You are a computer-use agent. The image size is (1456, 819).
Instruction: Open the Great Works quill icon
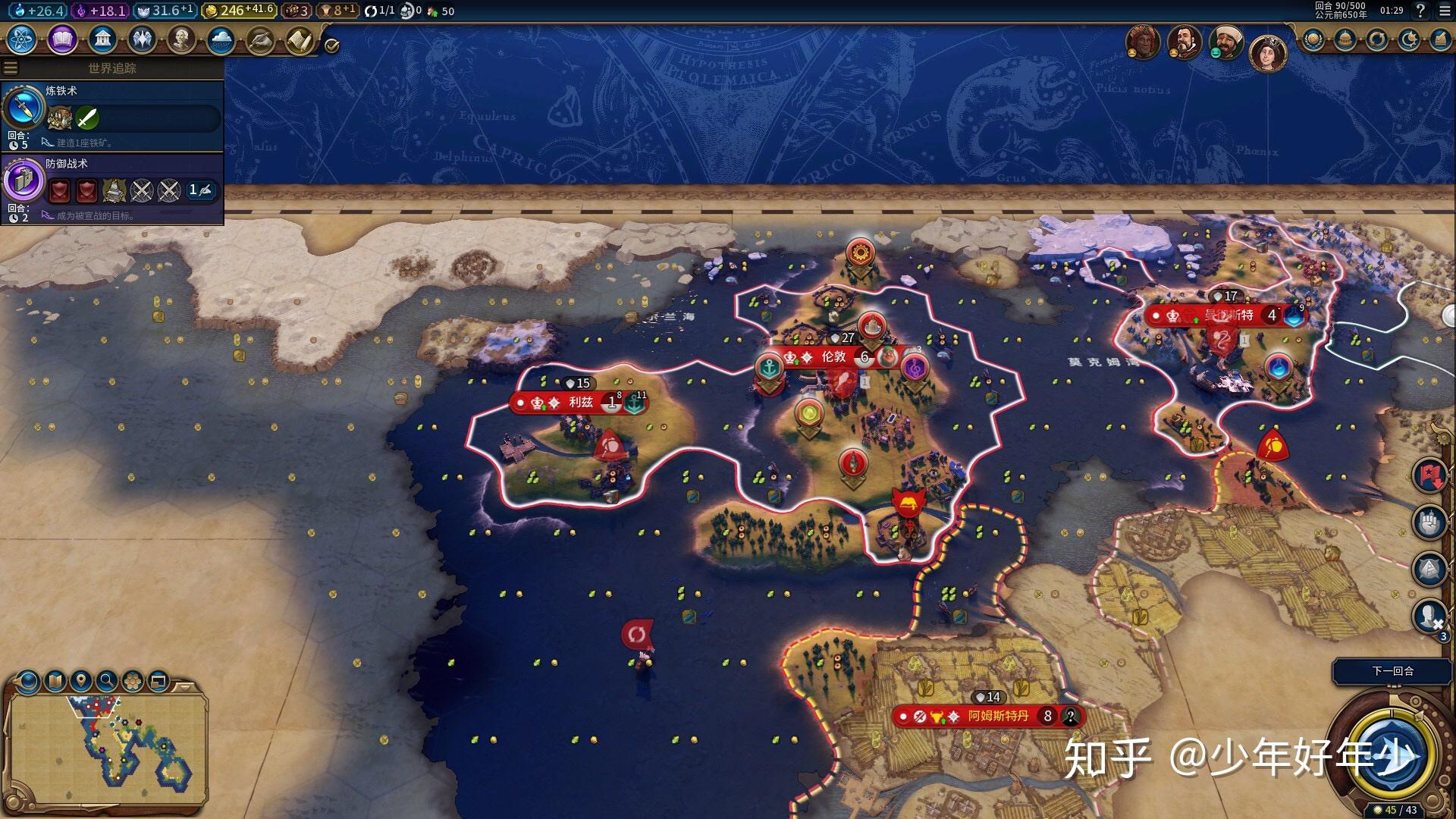coord(262,39)
